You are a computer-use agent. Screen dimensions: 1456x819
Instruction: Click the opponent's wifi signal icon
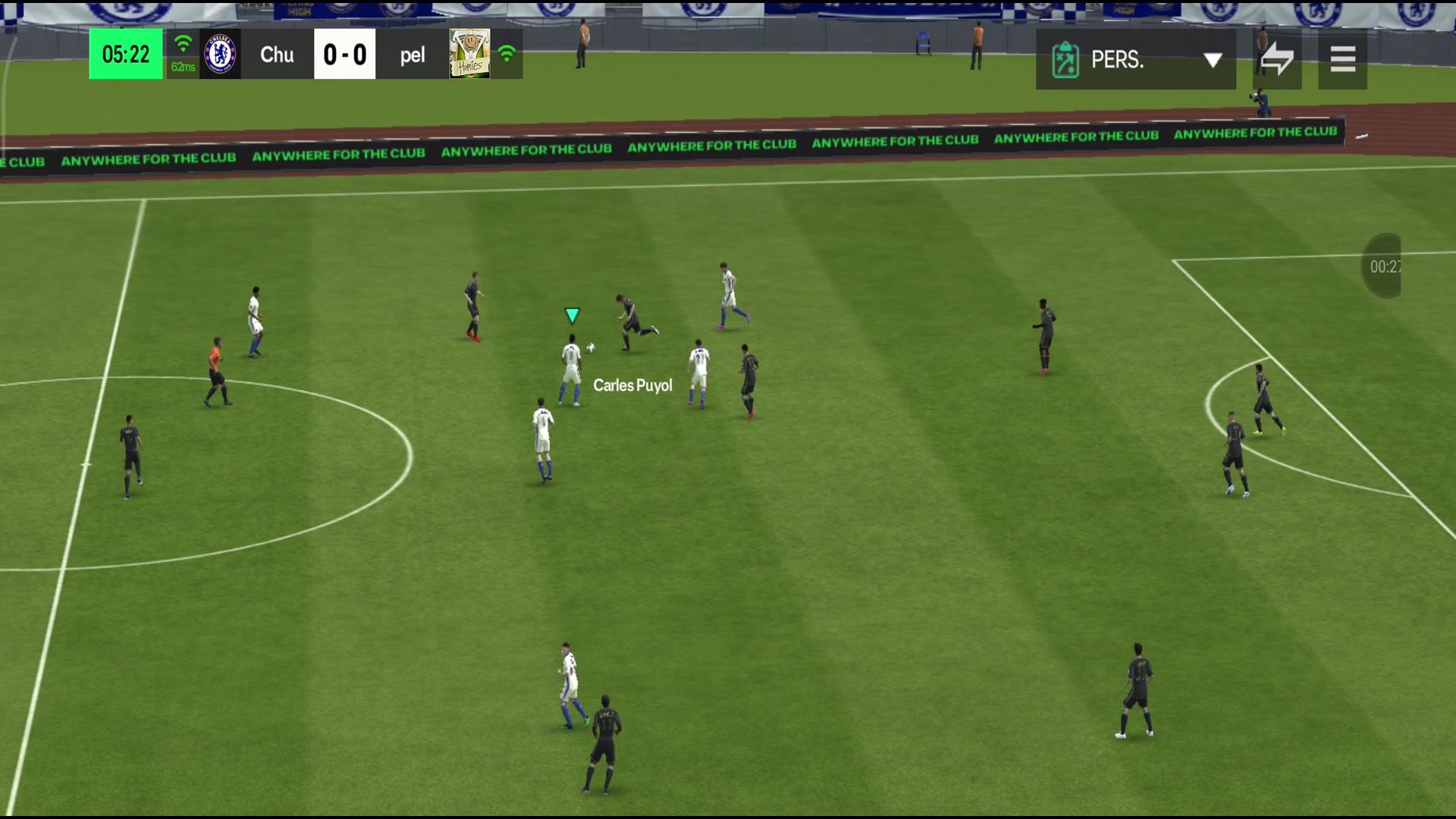point(507,54)
